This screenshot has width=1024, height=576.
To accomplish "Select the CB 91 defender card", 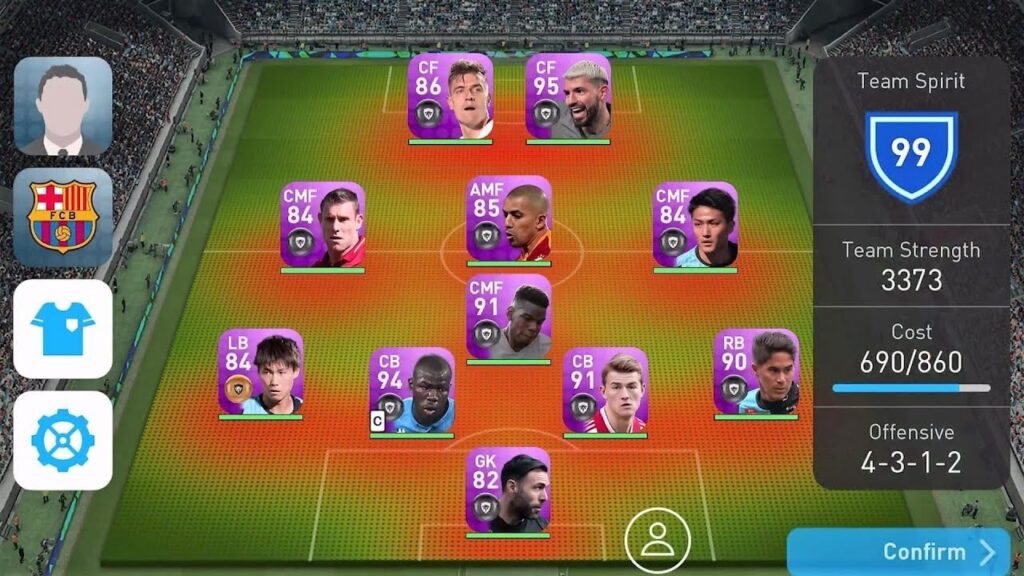I will point(605,391).
